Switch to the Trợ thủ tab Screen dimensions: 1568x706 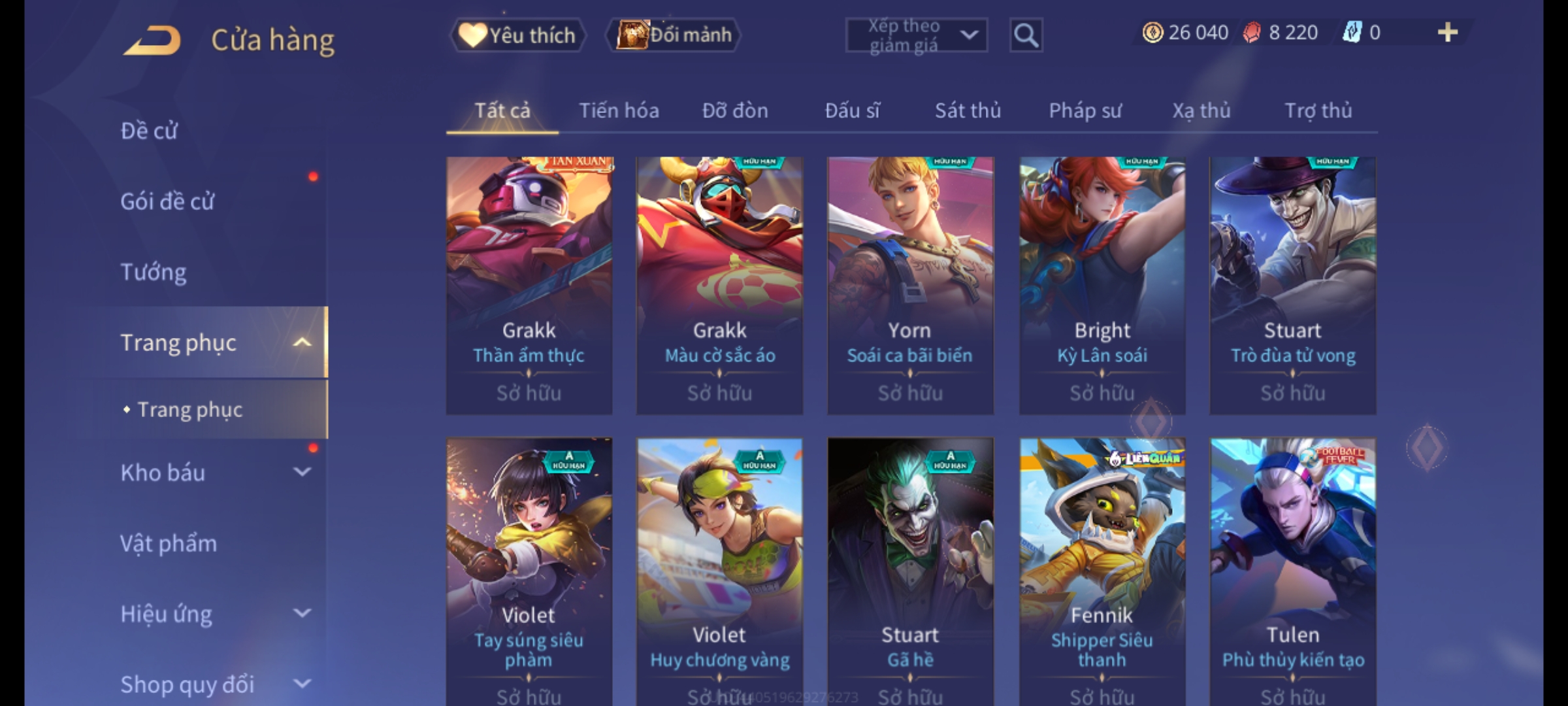(1318, 110)
